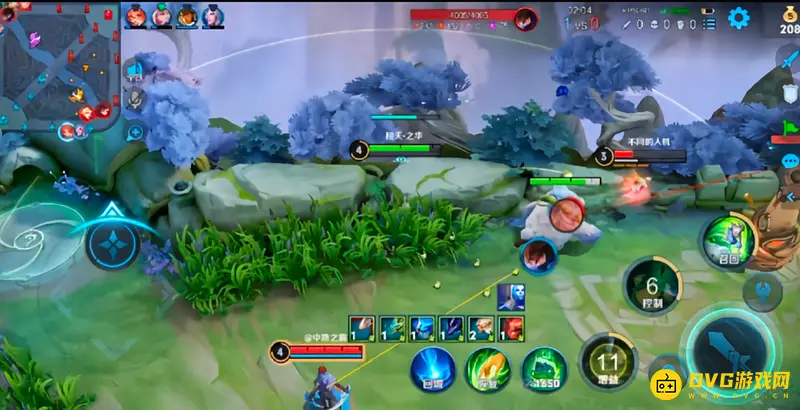Activate the Recall (回城) spell
This screenshot has height=410, width=800.
(433, 368)
